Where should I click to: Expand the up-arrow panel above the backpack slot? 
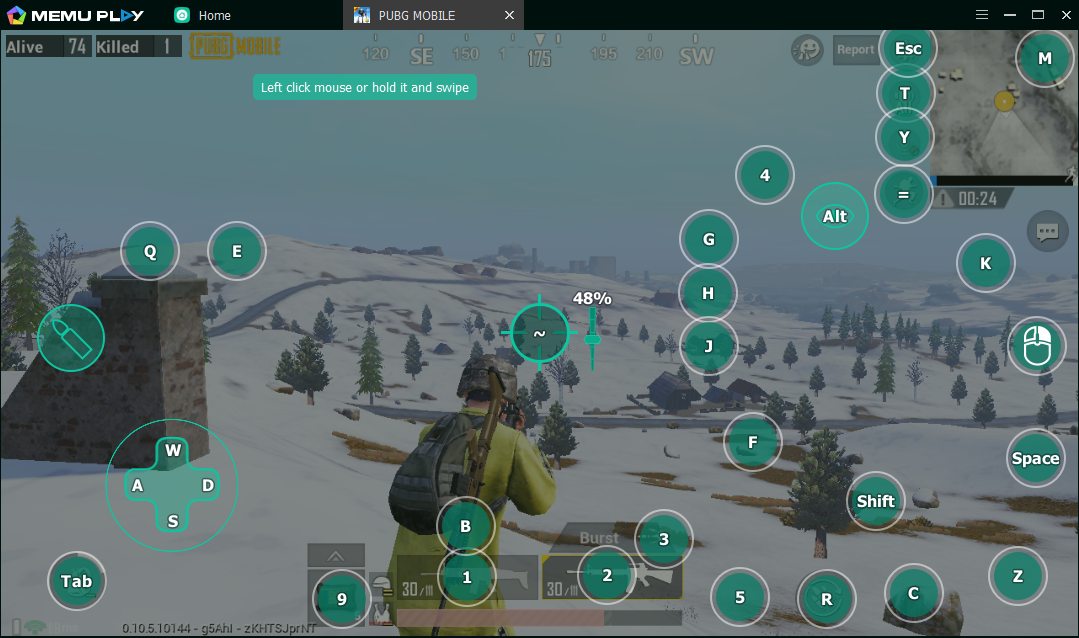pos(336,556)
